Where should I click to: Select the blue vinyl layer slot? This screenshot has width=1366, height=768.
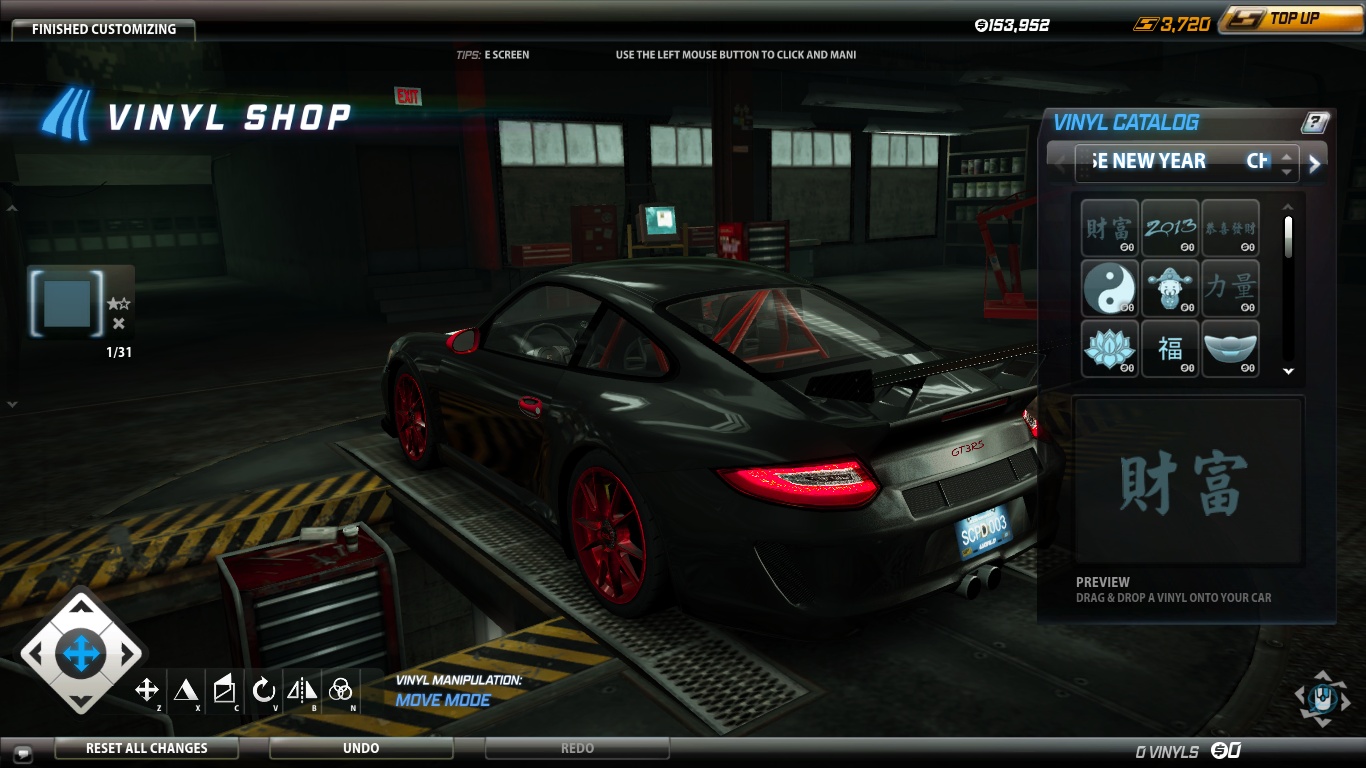tap(68, 302)
